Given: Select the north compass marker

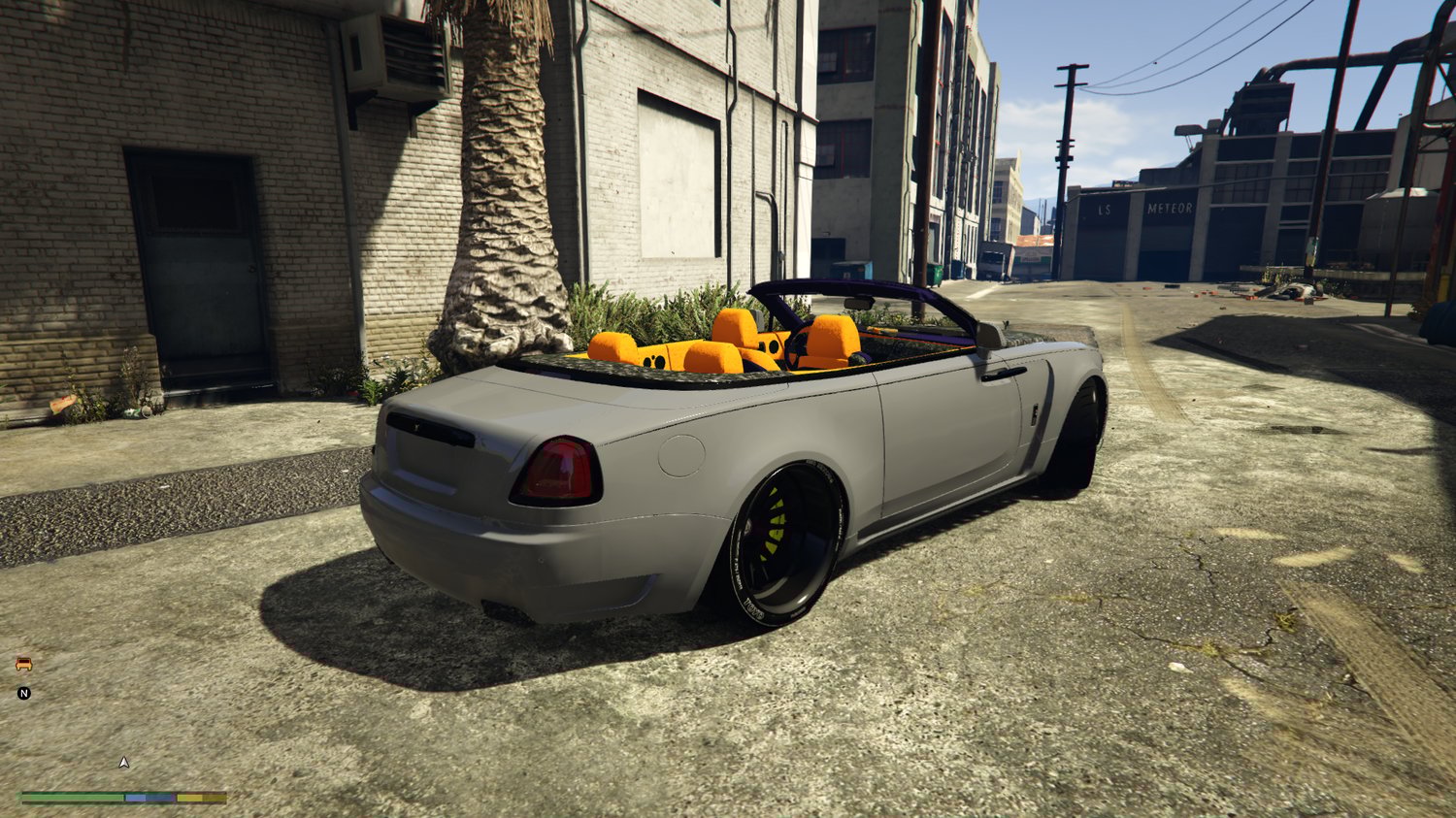Looking at the screenshot, I should (24, 693).
